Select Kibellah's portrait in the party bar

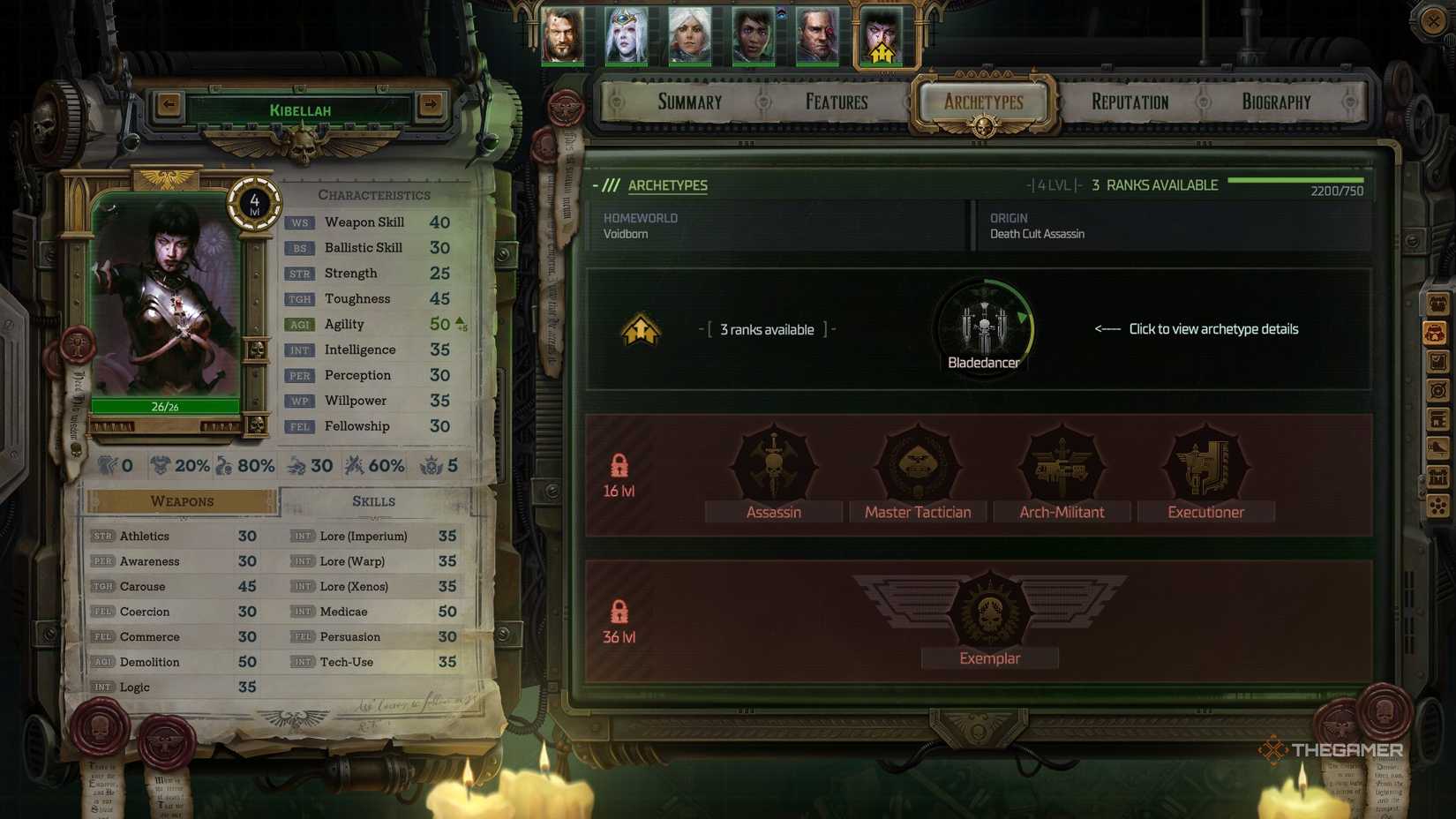881,37
